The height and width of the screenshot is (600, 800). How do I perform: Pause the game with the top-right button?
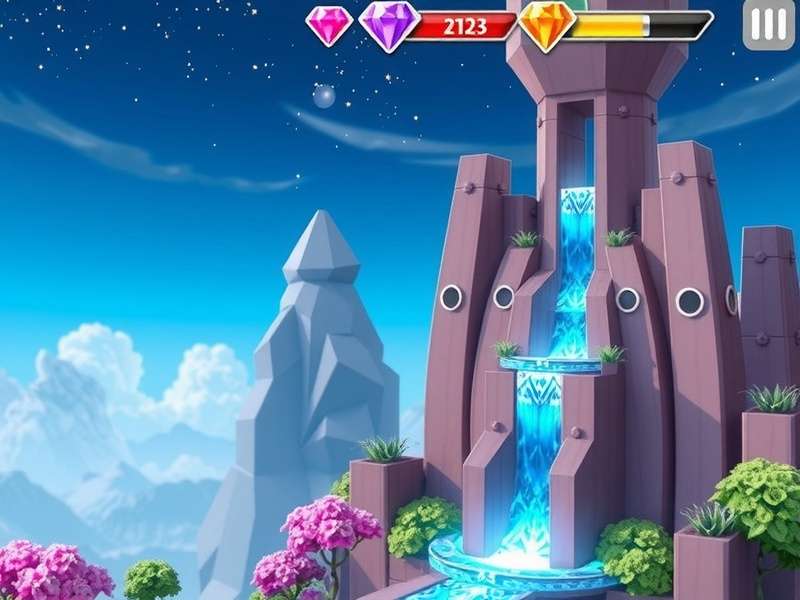point(768,24)
